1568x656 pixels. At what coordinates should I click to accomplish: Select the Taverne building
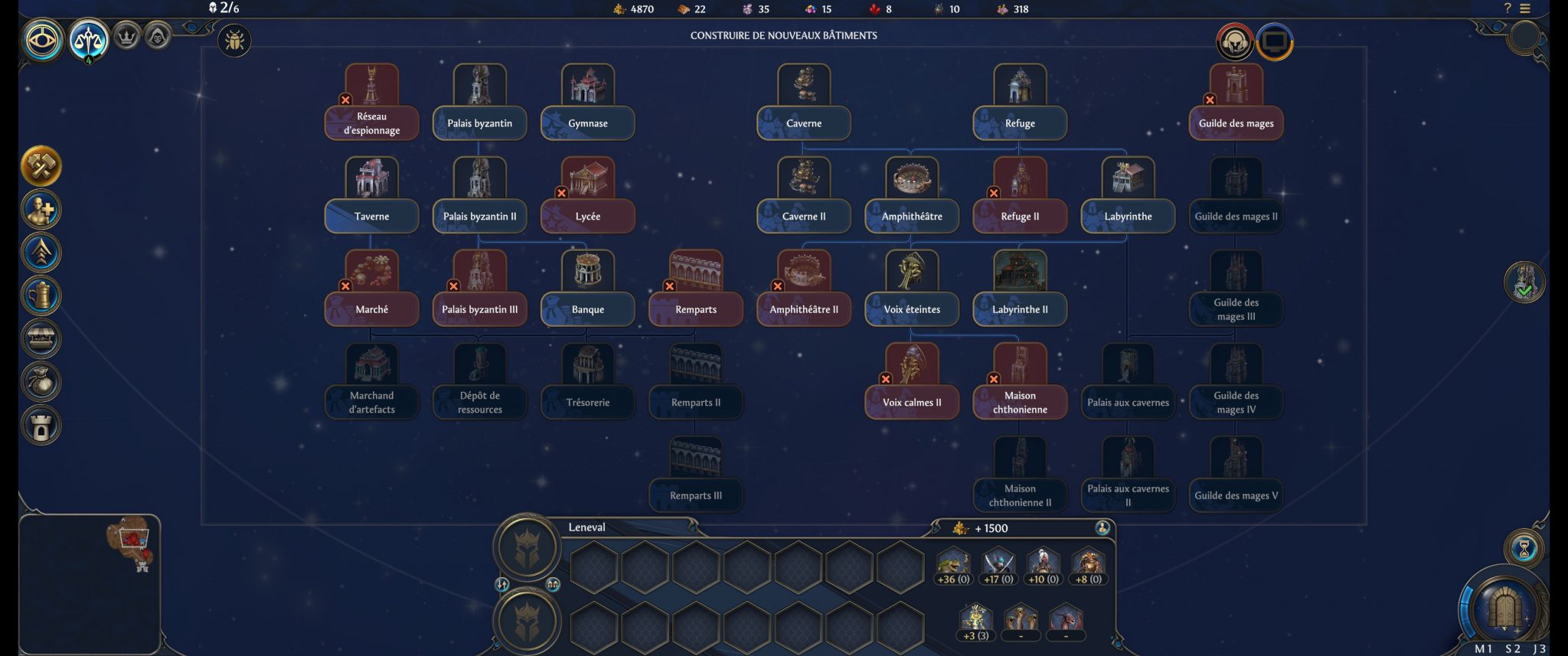(x=371, y=216)
